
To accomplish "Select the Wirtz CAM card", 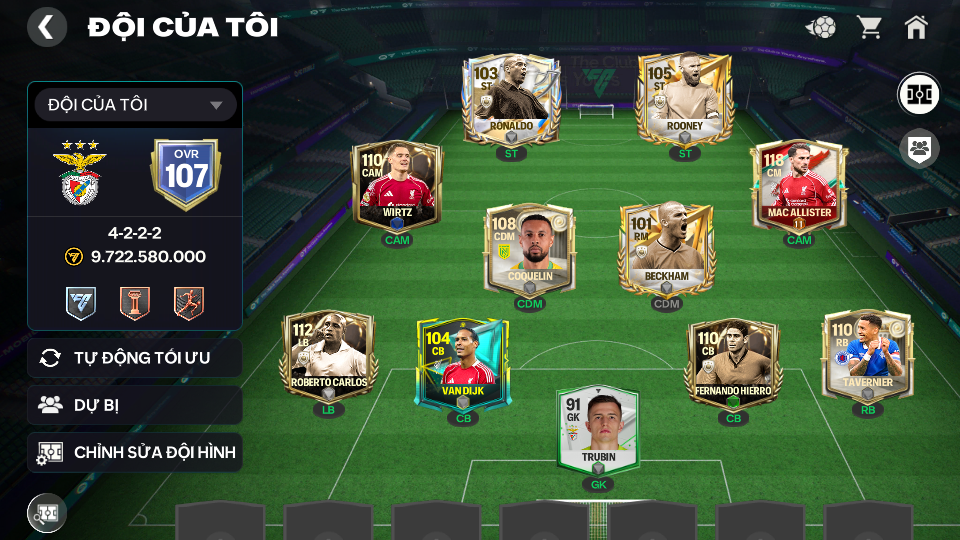I will (x=397, y=187).
